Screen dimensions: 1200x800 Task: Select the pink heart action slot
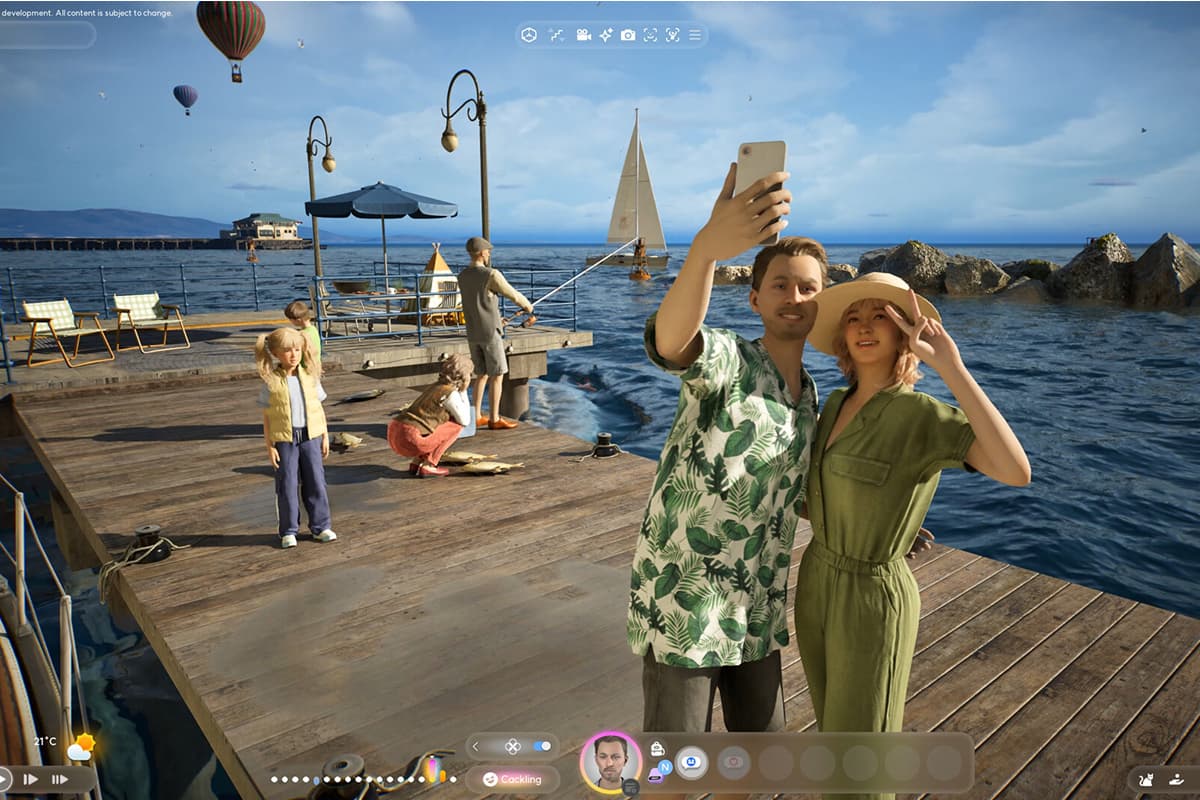pyautogui.click(x=733, y=763)
